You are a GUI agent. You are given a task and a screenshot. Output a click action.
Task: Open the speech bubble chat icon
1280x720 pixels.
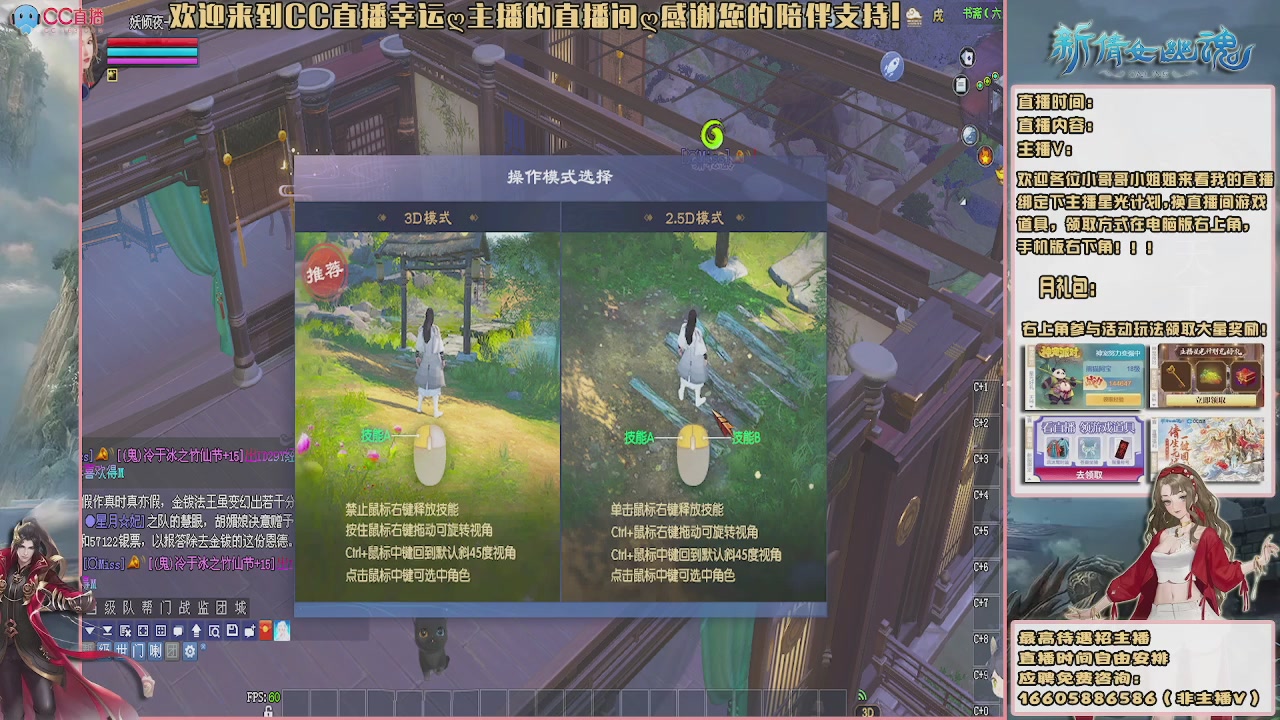(x=178, y=632)
